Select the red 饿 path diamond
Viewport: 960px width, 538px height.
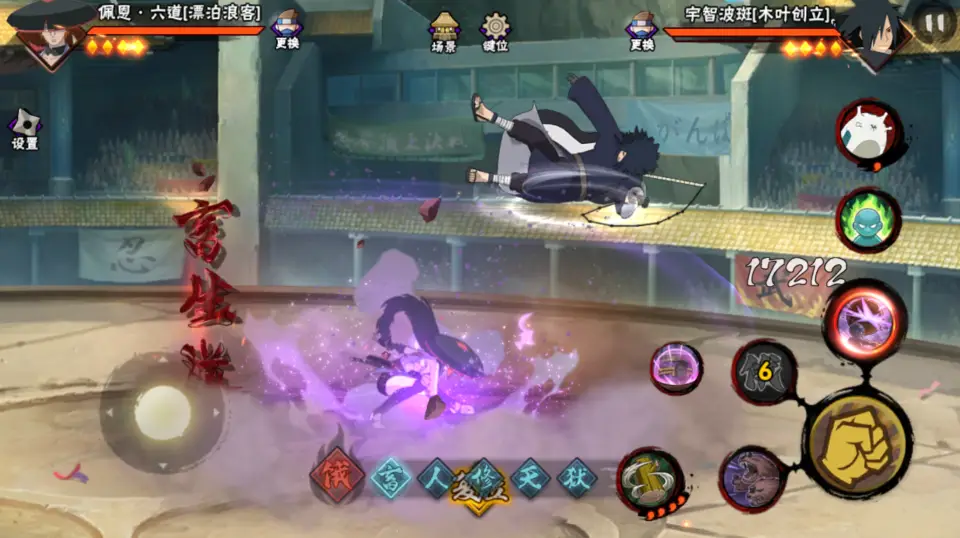[x=337, y=478]
